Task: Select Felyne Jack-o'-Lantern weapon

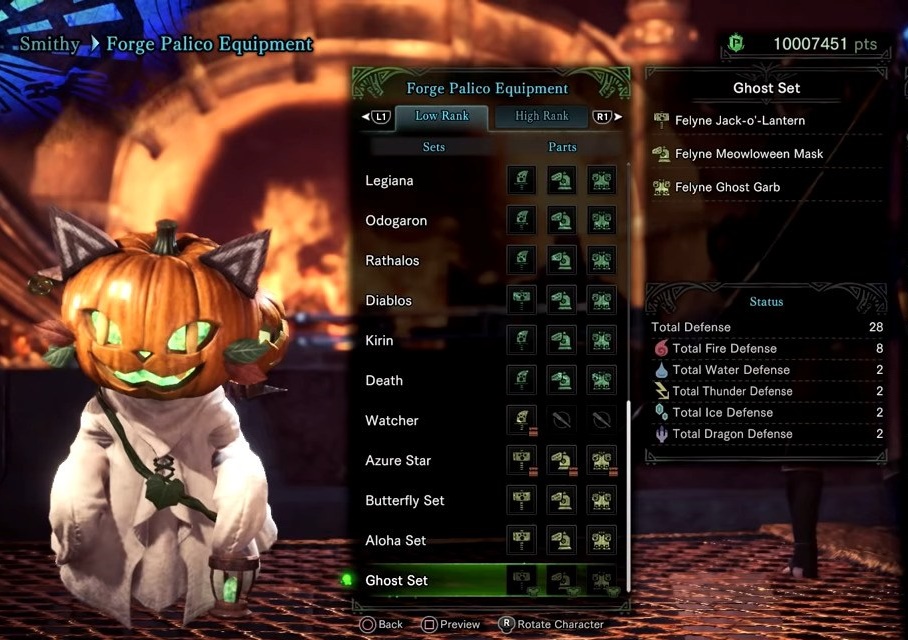Action: [740, 121]
